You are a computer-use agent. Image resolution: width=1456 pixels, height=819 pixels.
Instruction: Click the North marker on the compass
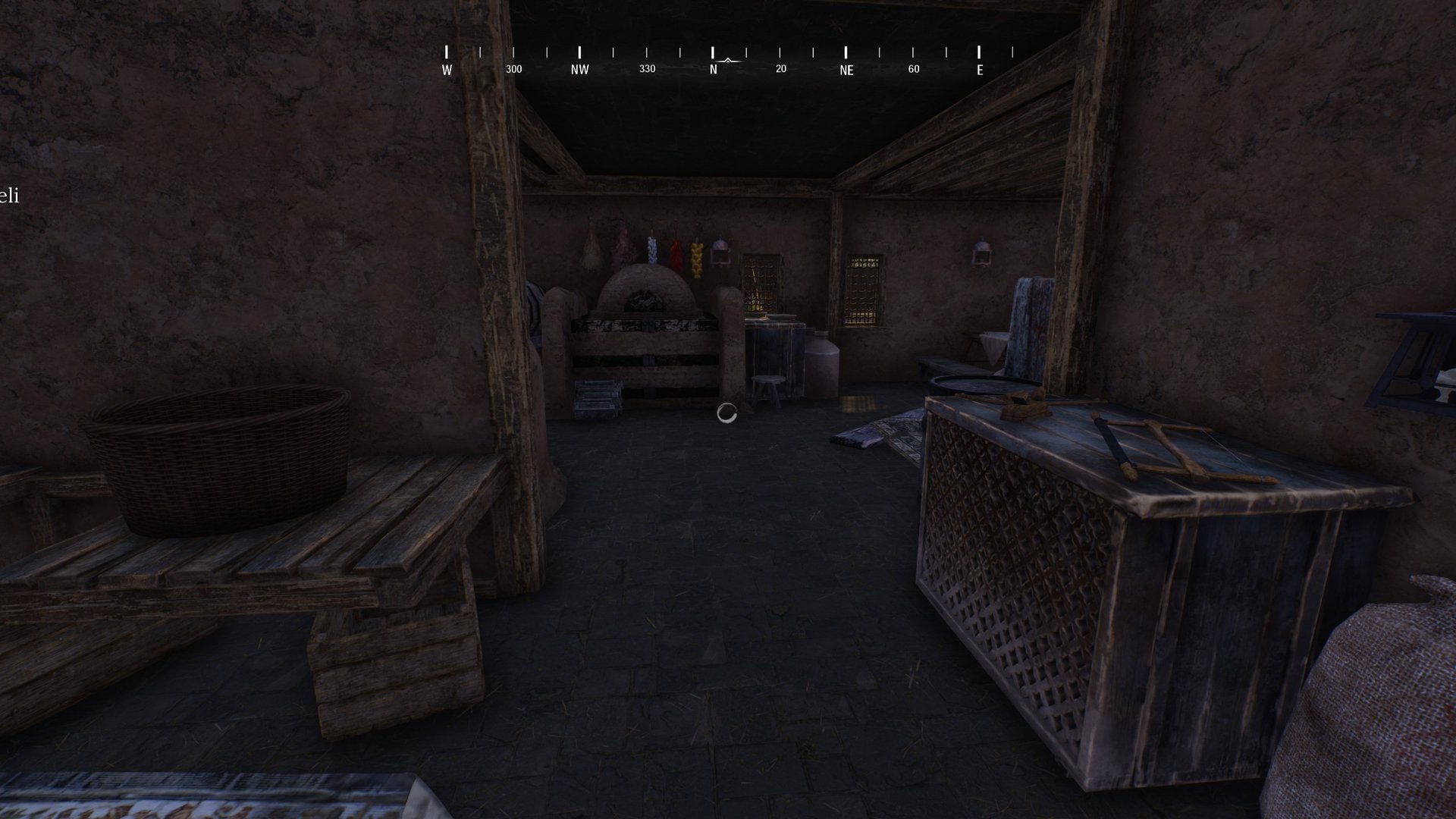[x=713, y=68]
